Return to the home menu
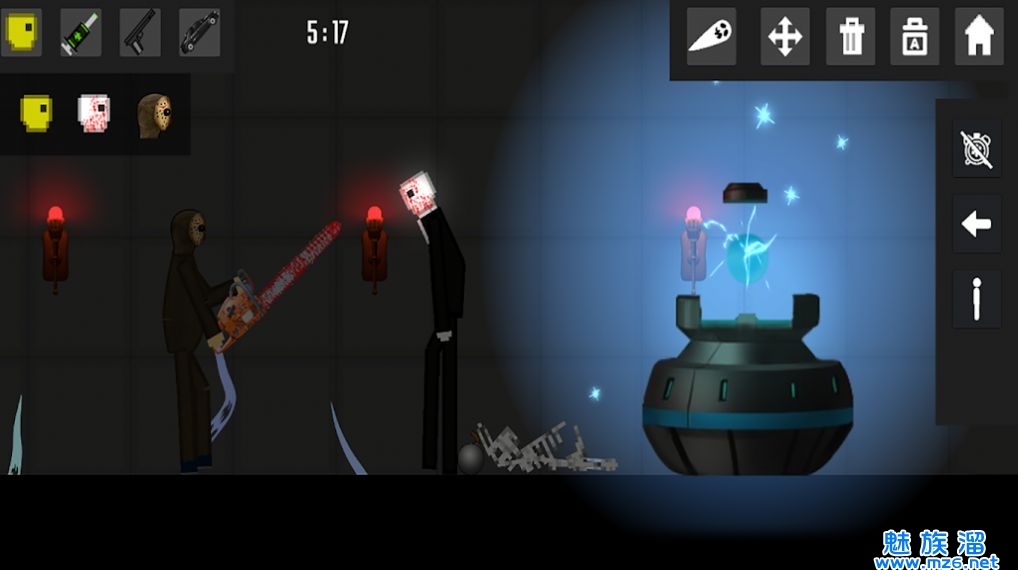This screenshot has width=1018, height=570. coord(979,37)
